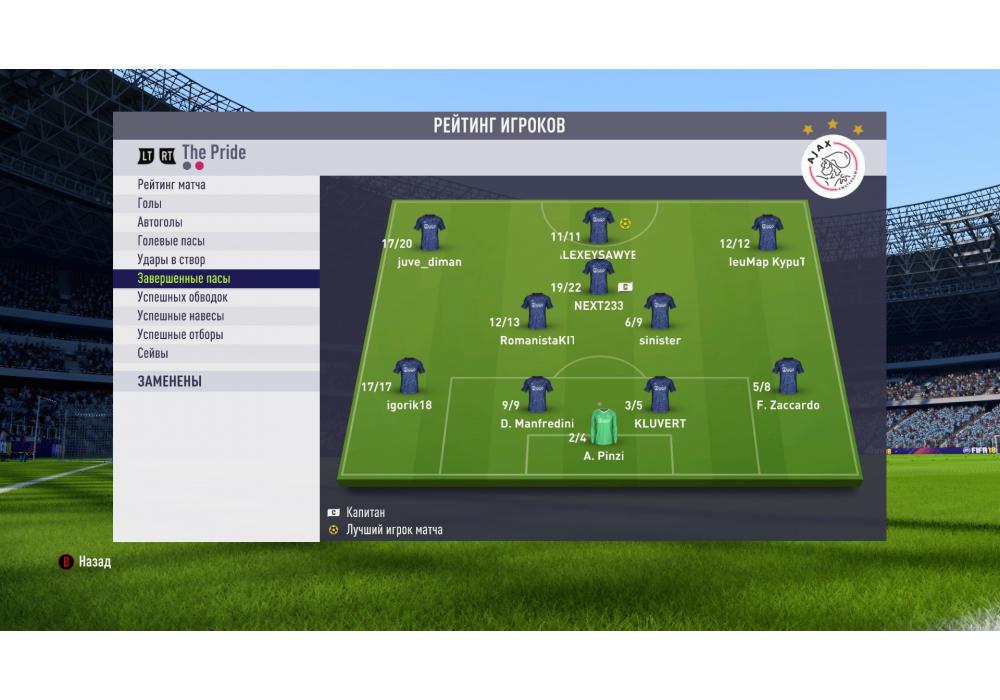The height and width of the screenshot is (700, 1000).
Task: Select player igorik18 on the pitch
Action: (408, 376)
